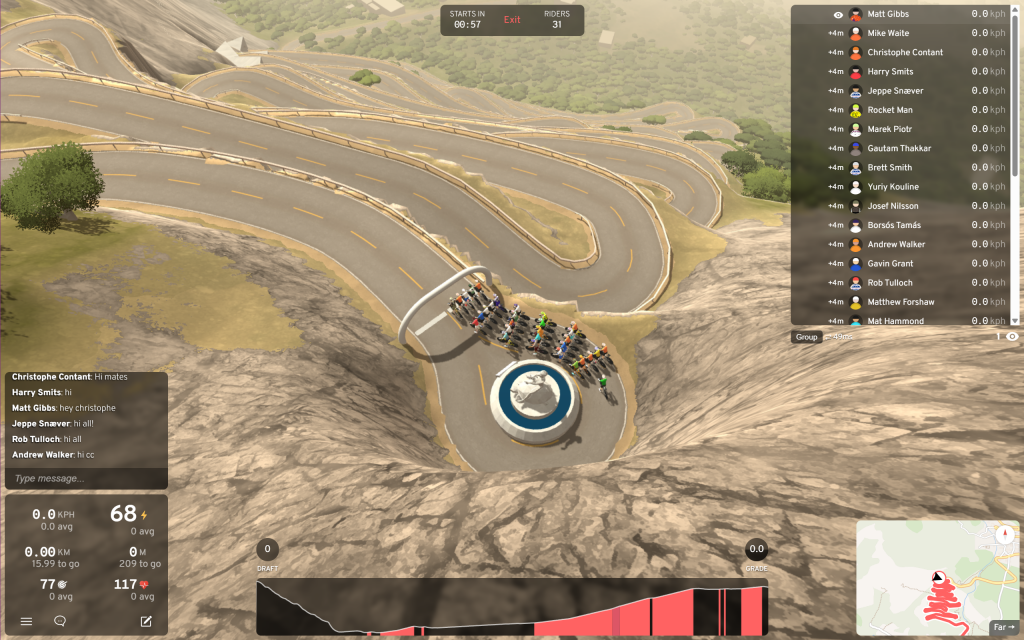Choose Christophe Contant from the rider list
1024x640 pixels.
coord(905,52)
